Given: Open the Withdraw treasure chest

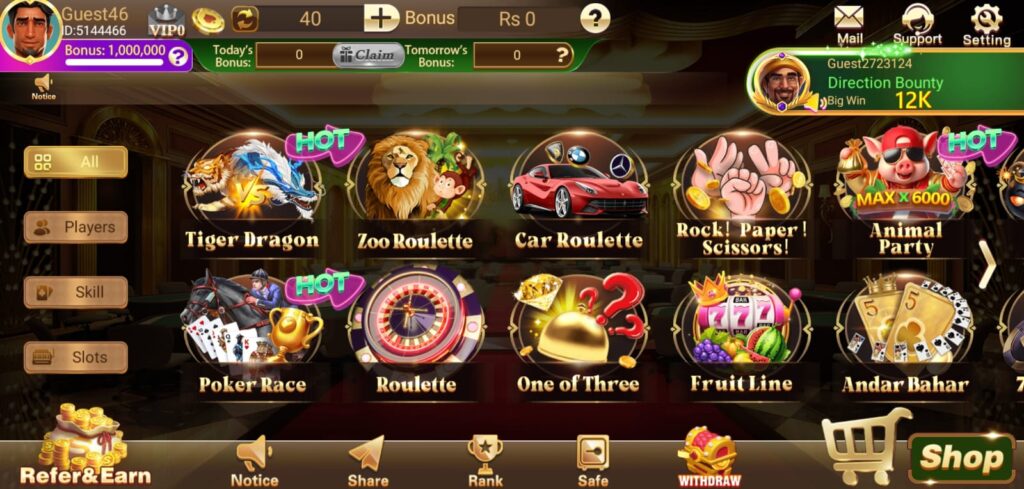Looking at the screenshot, I should click(x=708, y=457).
